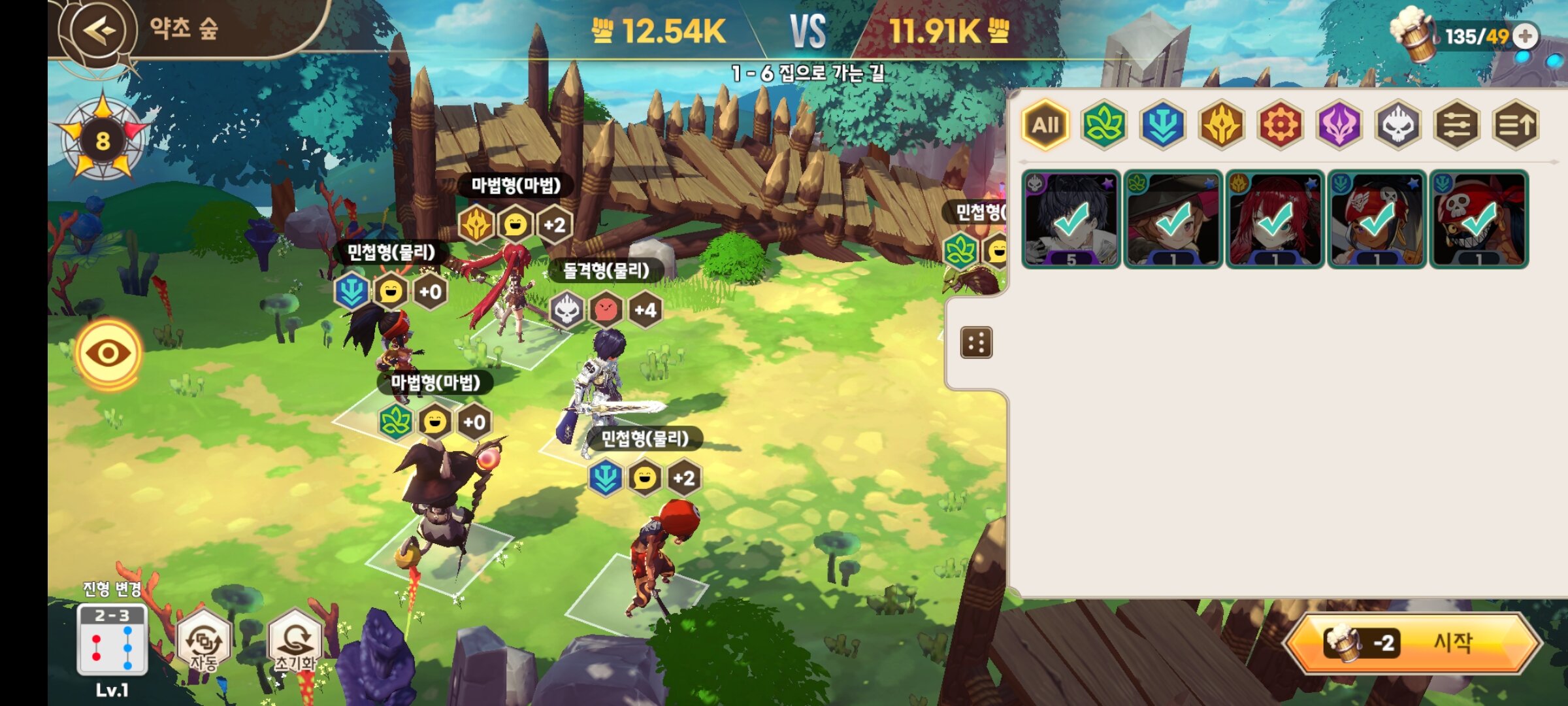Change hero sort order
Image resolution: width=1568 pixels, height=706 pixels.
pos(1516,125)
